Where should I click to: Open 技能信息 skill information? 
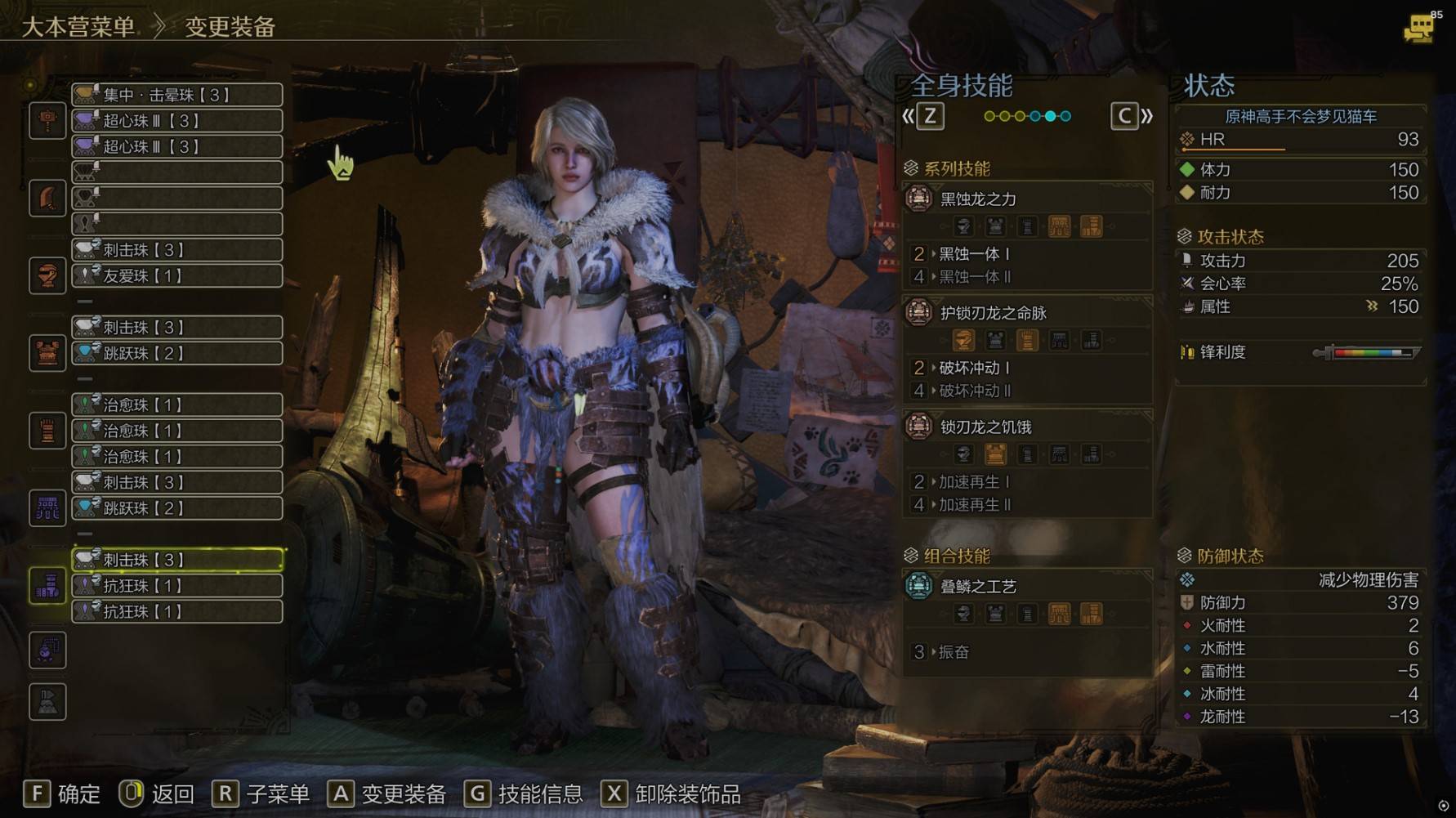[x=524, y=793]
